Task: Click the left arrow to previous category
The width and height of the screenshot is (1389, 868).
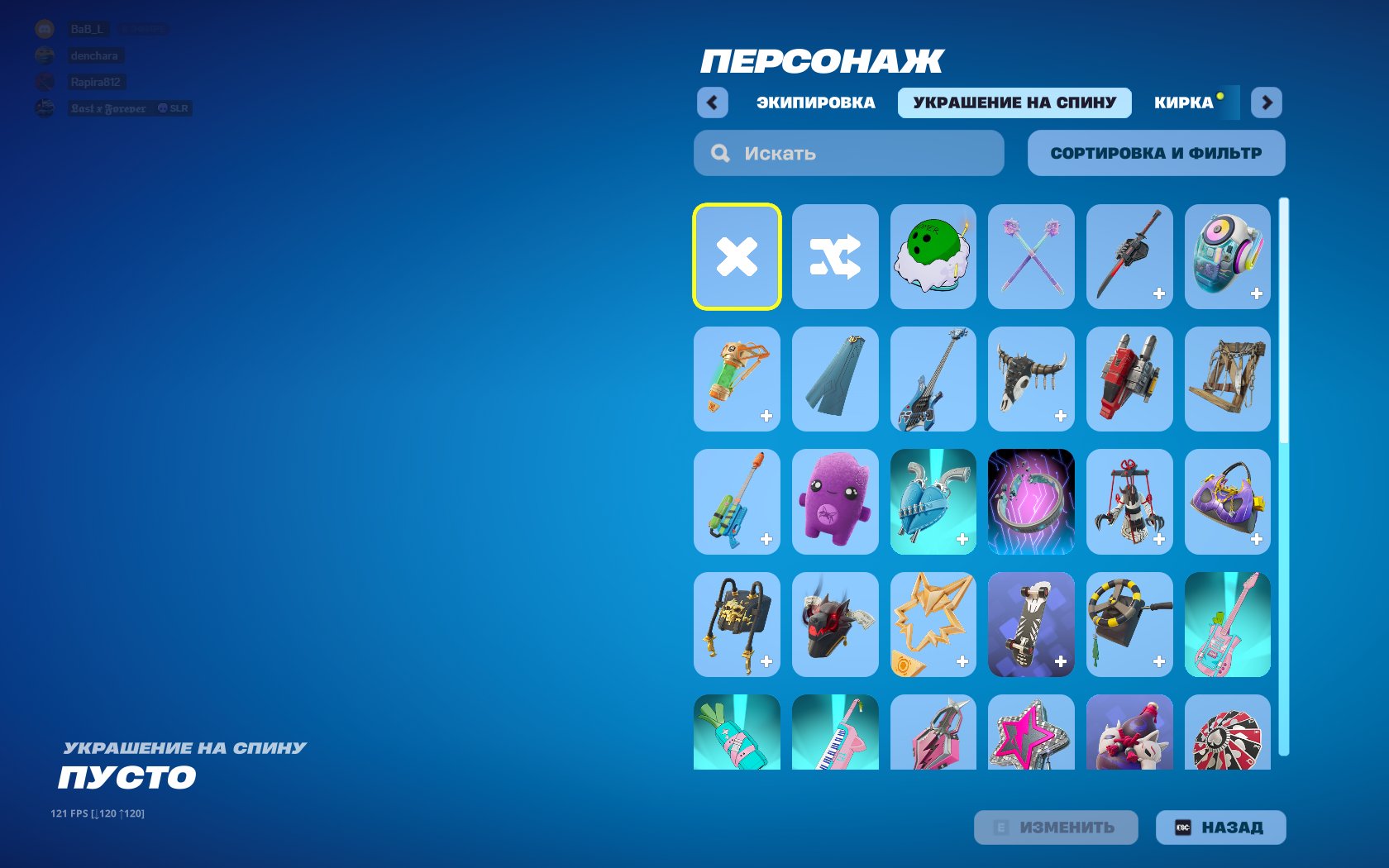Action: click(x=710, y=102)
